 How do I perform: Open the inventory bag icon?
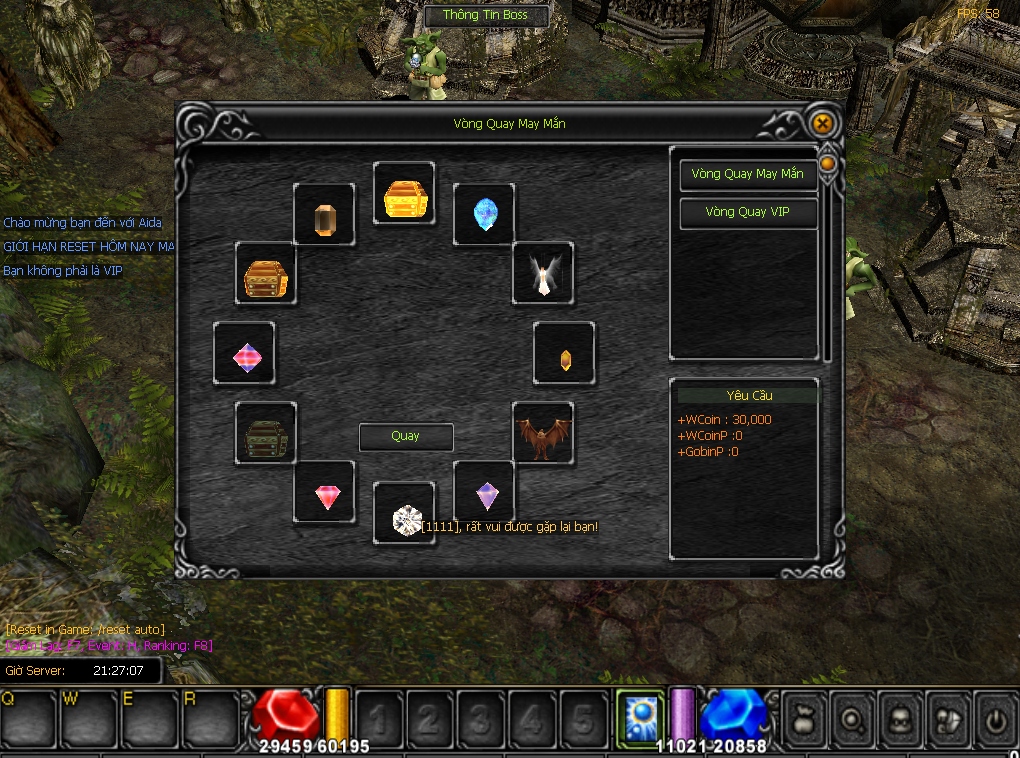[804, 717]
